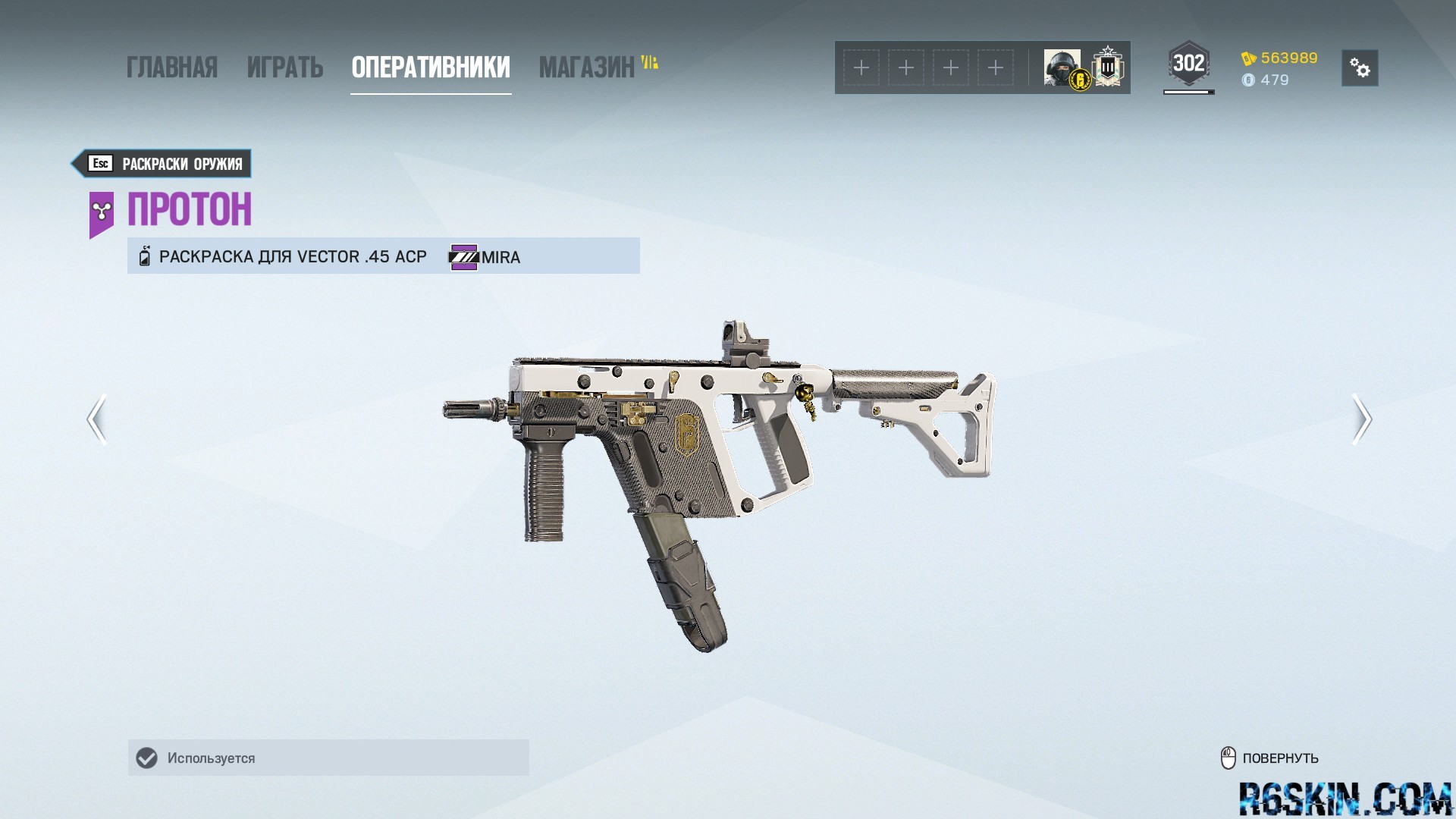The image size is (1456, 819).
Task: Click the level 302 badge
Action: tap(1189, 64)
